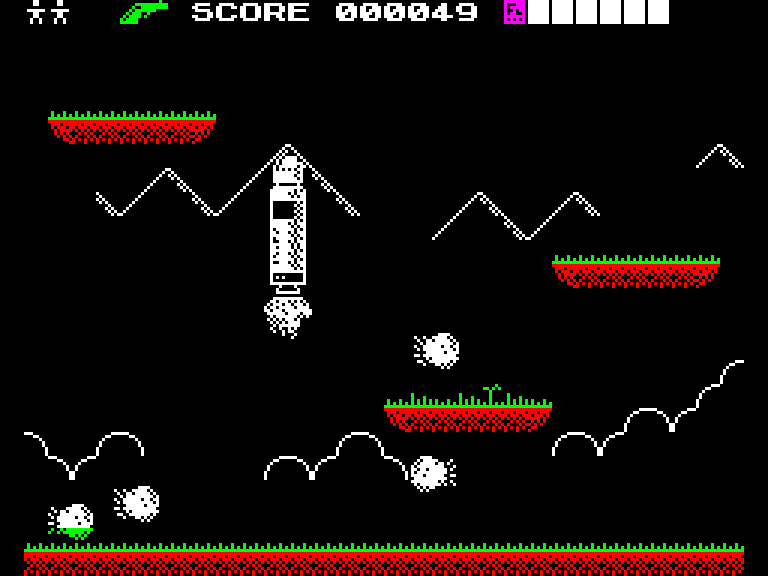The width and height of the screenshot is (768, 576).
Task: Click the green blaster weapon icon
Action: pos(143,12)
